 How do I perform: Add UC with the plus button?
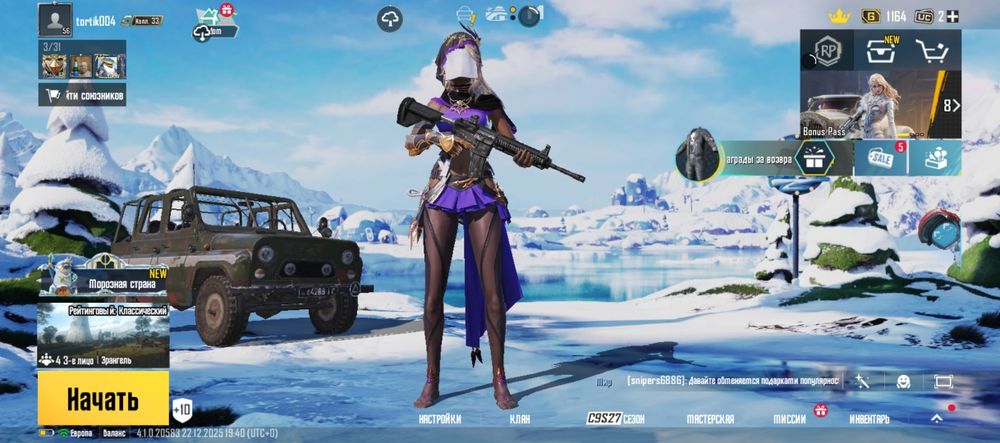953,16
